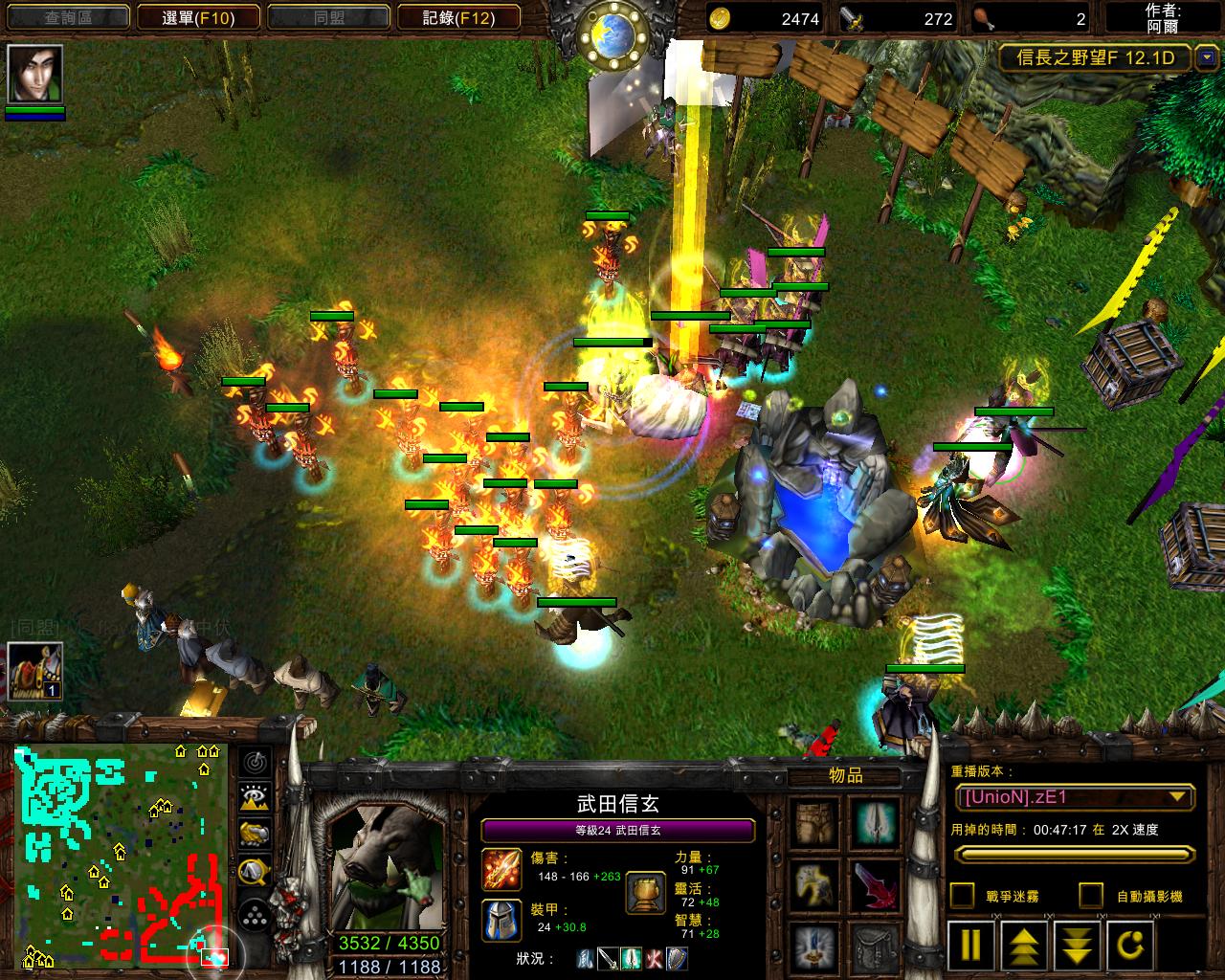Select the grey satchel bag inventory item
The height and width of the screenshot is (980, 1225).
[x=875, y=947]
